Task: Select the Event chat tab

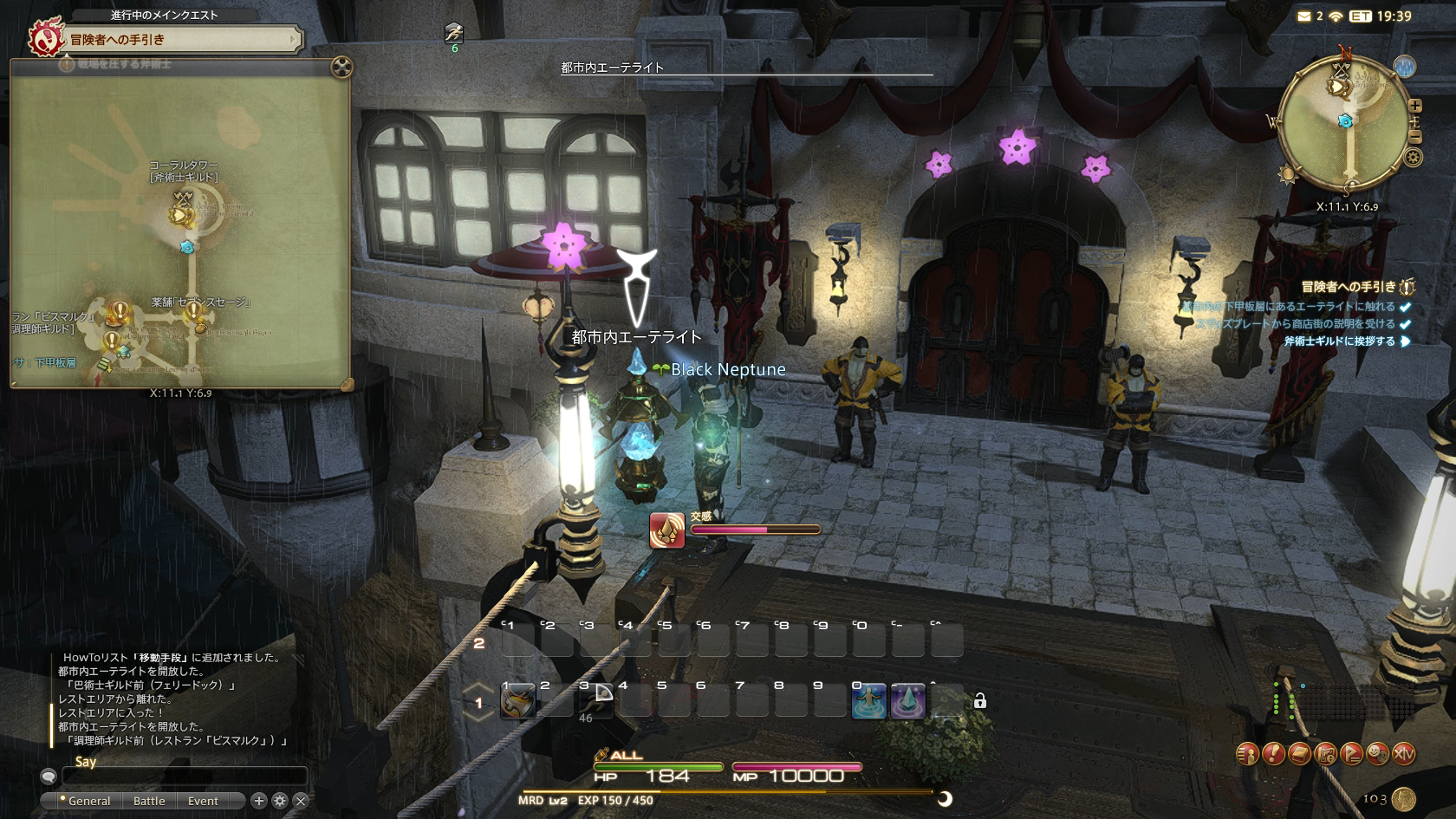Action: coord(203,801)
